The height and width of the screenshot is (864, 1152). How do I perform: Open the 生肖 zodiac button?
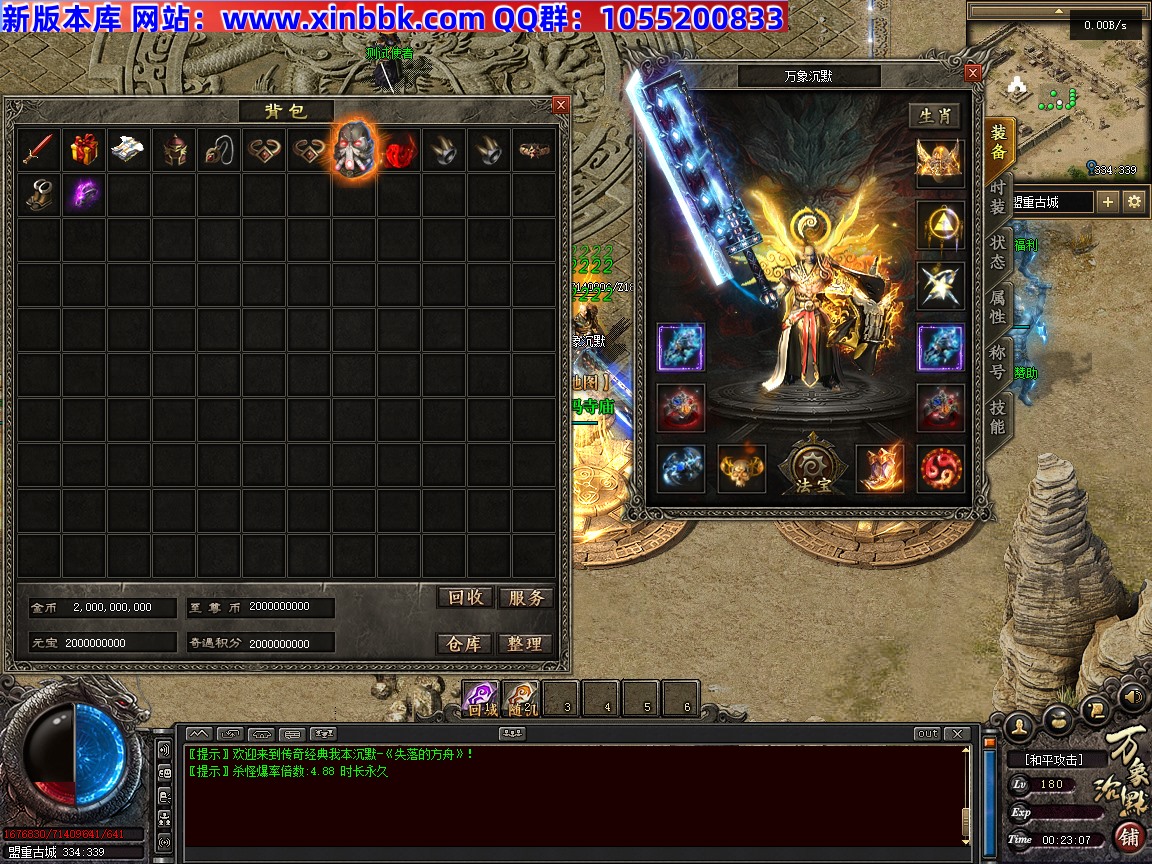click(x=935, y=116)
